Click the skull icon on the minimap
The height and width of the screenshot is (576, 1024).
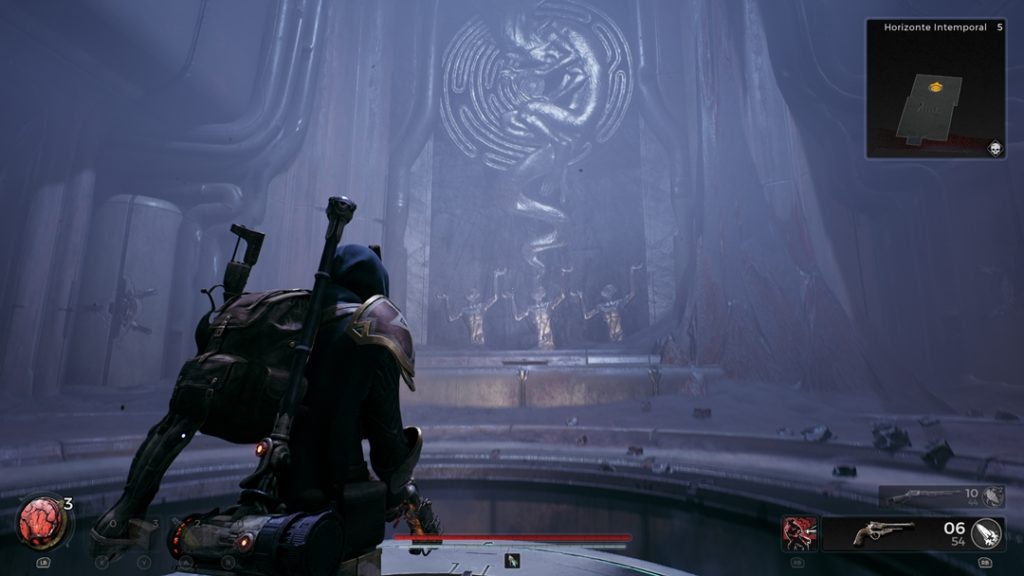pyautogui.click(x=995, y=148)
